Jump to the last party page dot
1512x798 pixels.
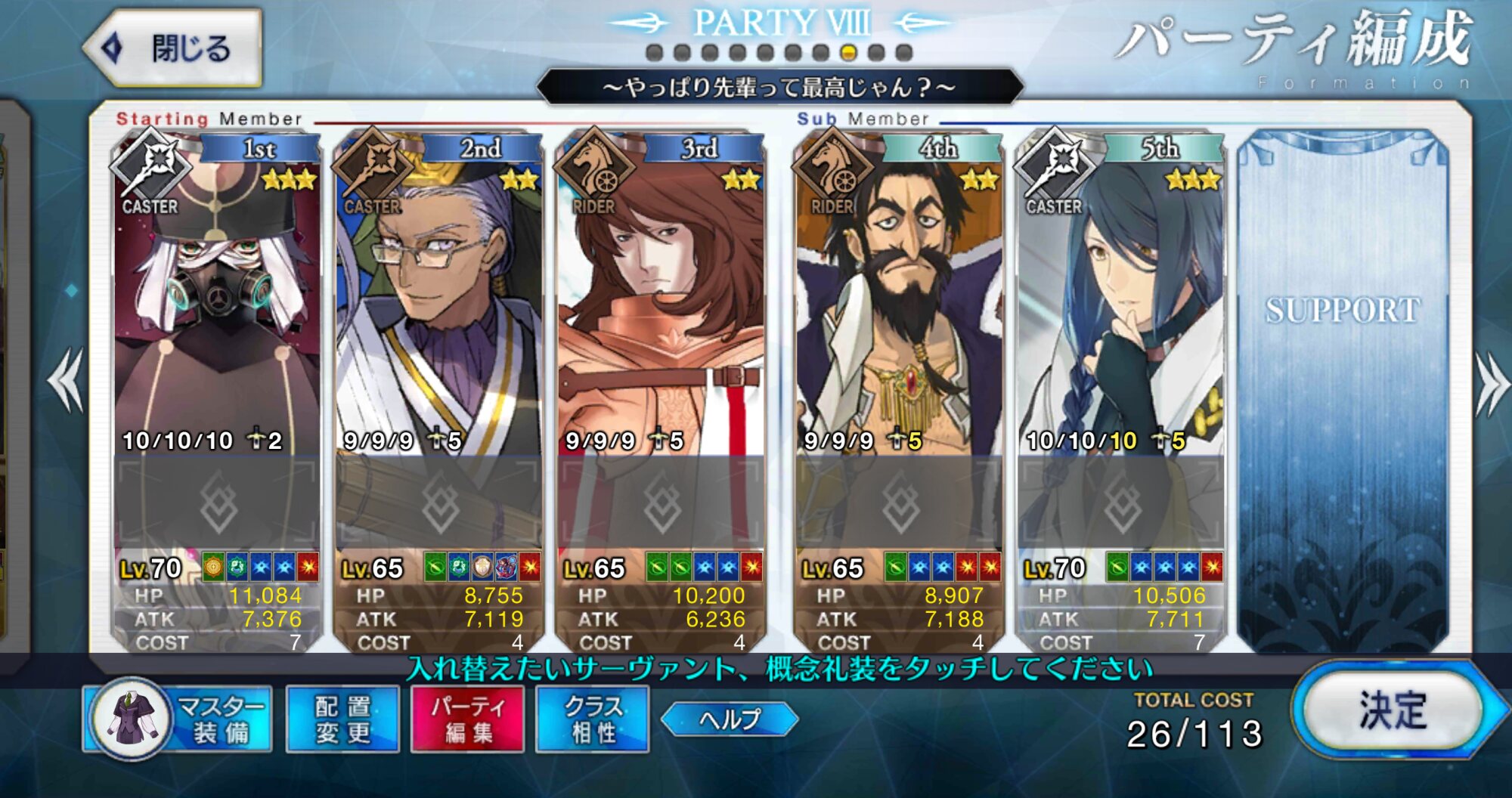coord(904,53)
